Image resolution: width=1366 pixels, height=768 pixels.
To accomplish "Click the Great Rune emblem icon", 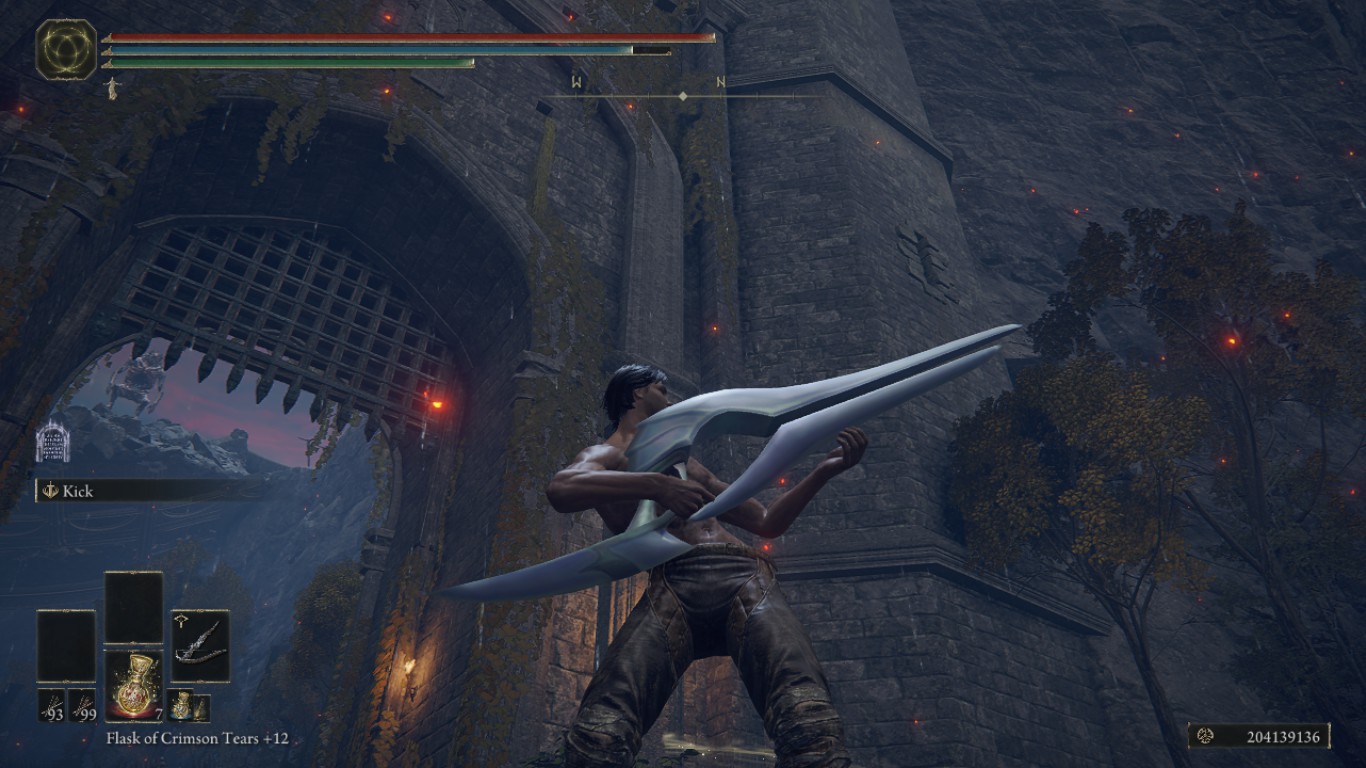I will (x=66, y=49).
